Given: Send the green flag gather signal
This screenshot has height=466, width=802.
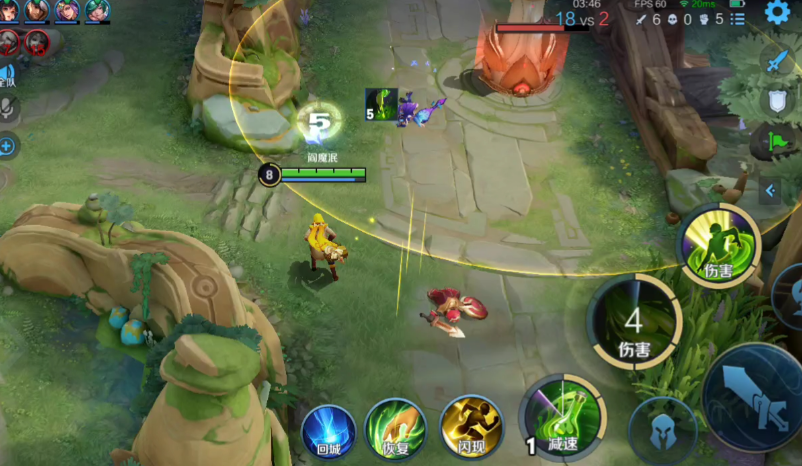Looking at the screenshot, I should point(777,141).
